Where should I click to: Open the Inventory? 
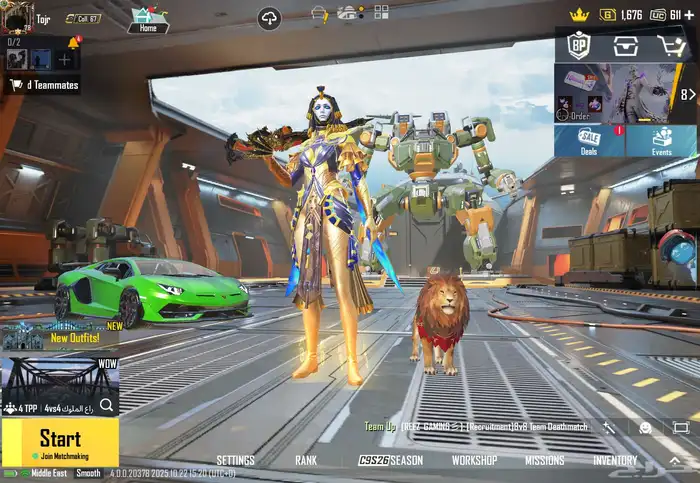click(x=615, y=461)
